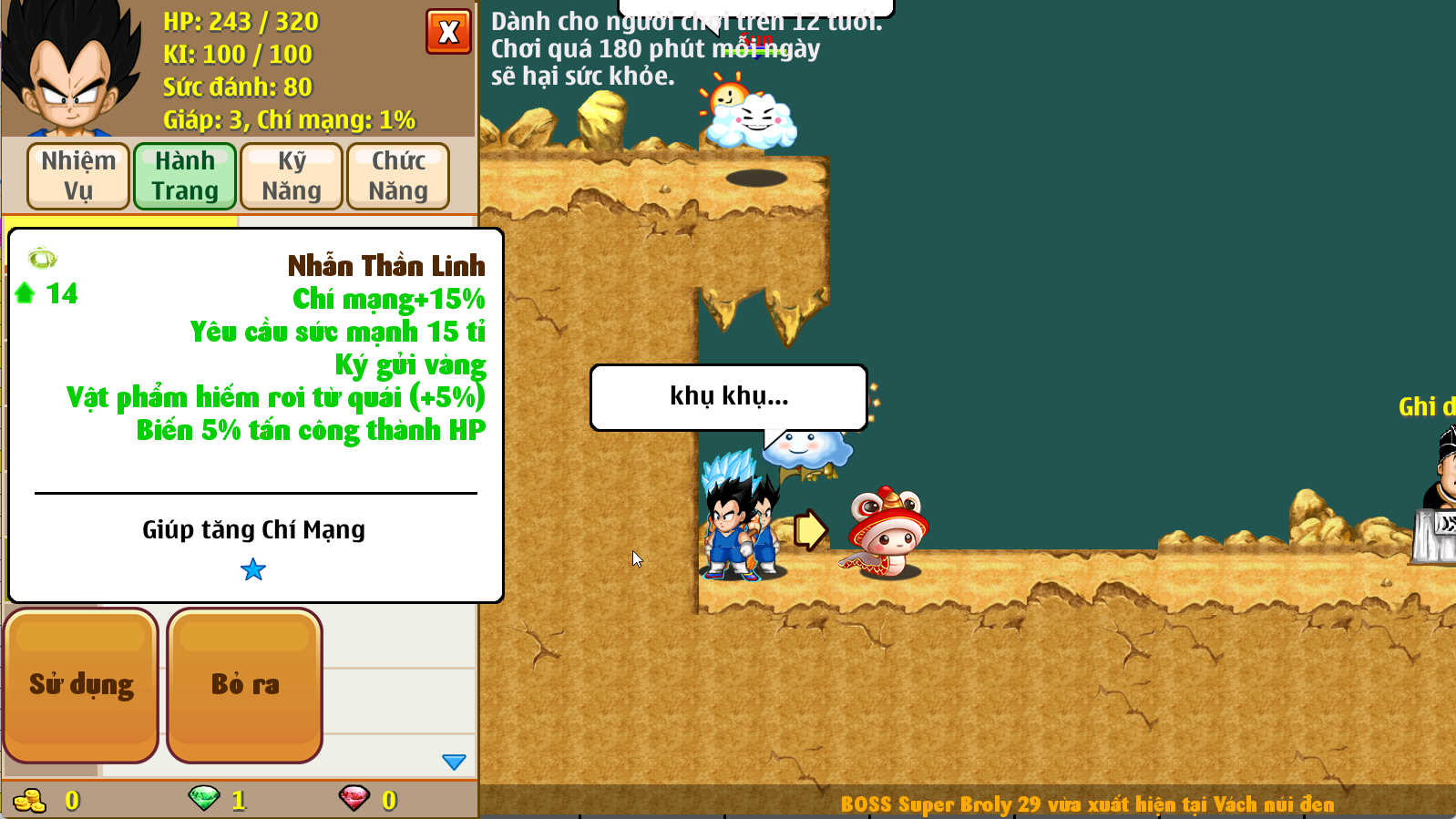Select the Nhẫn Thần Linh ring item icon
The image size is (1456, 819).
[40, 260]
